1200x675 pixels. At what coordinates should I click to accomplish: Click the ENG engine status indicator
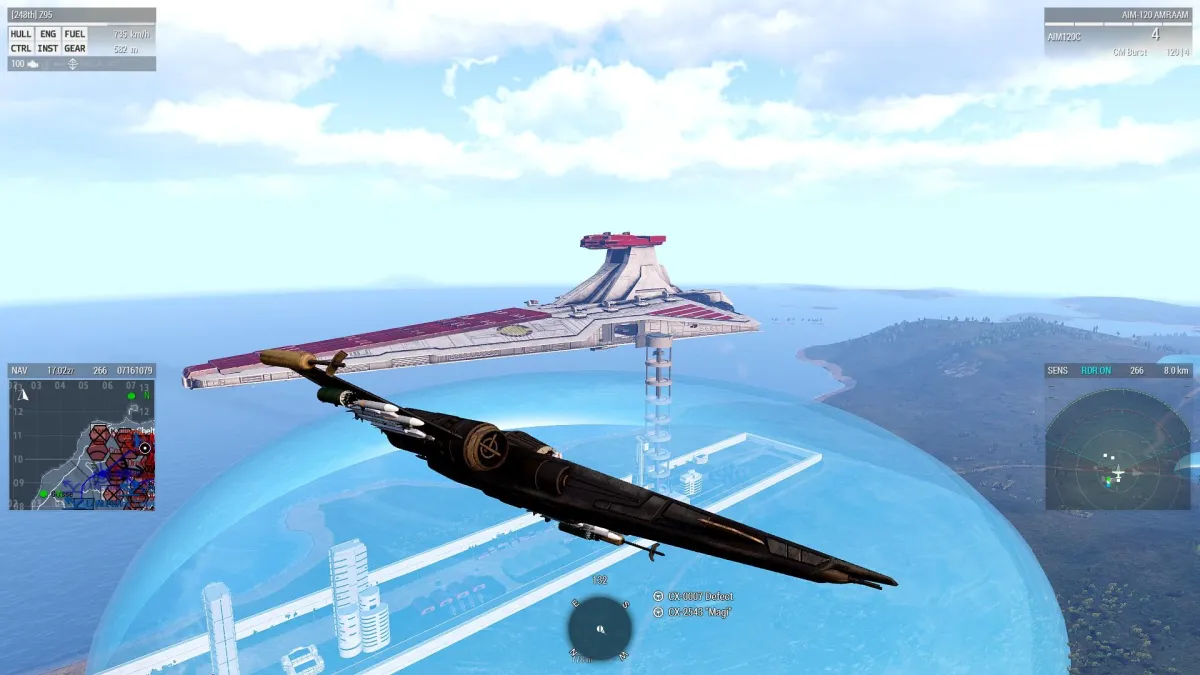48,33
